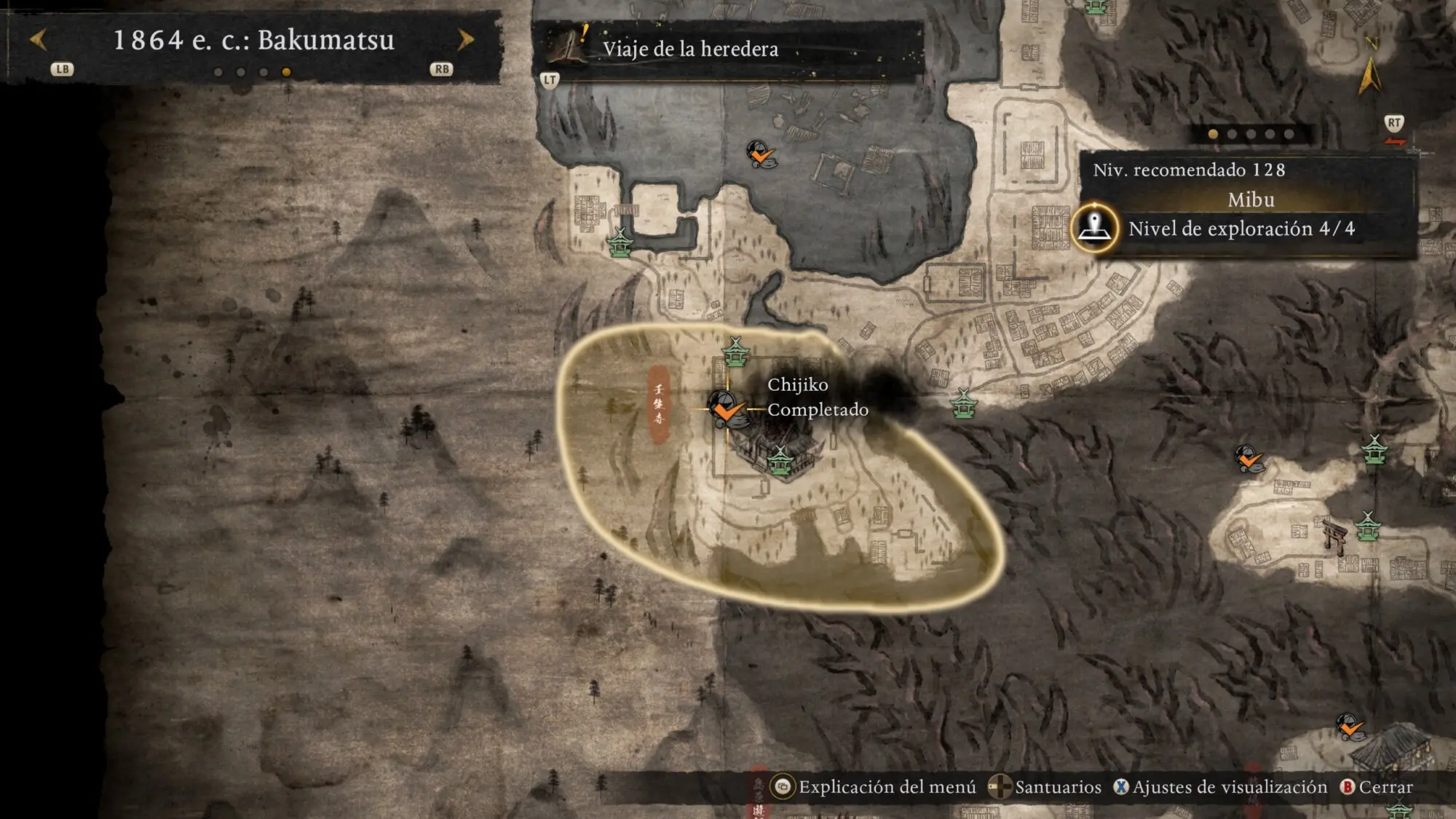Select the shrine marker beside the castle moat
Screen dimensions: 1456x819
pyautogui.click(x=620, y=242)
